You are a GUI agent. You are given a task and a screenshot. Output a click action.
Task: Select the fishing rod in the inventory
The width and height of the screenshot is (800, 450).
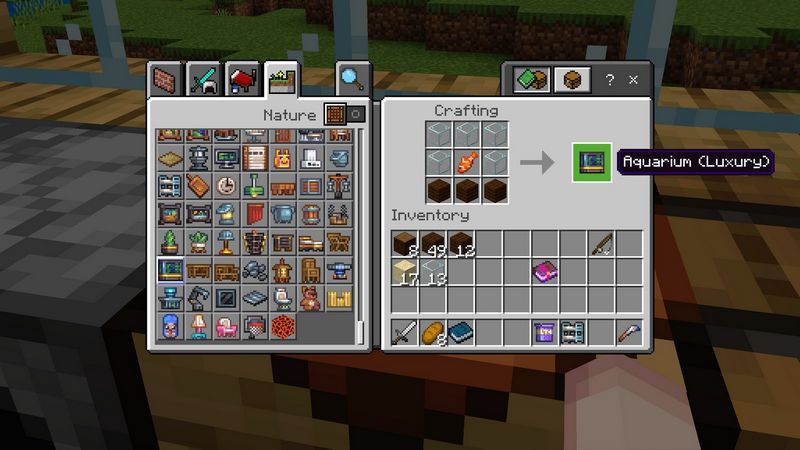(600, 244)
